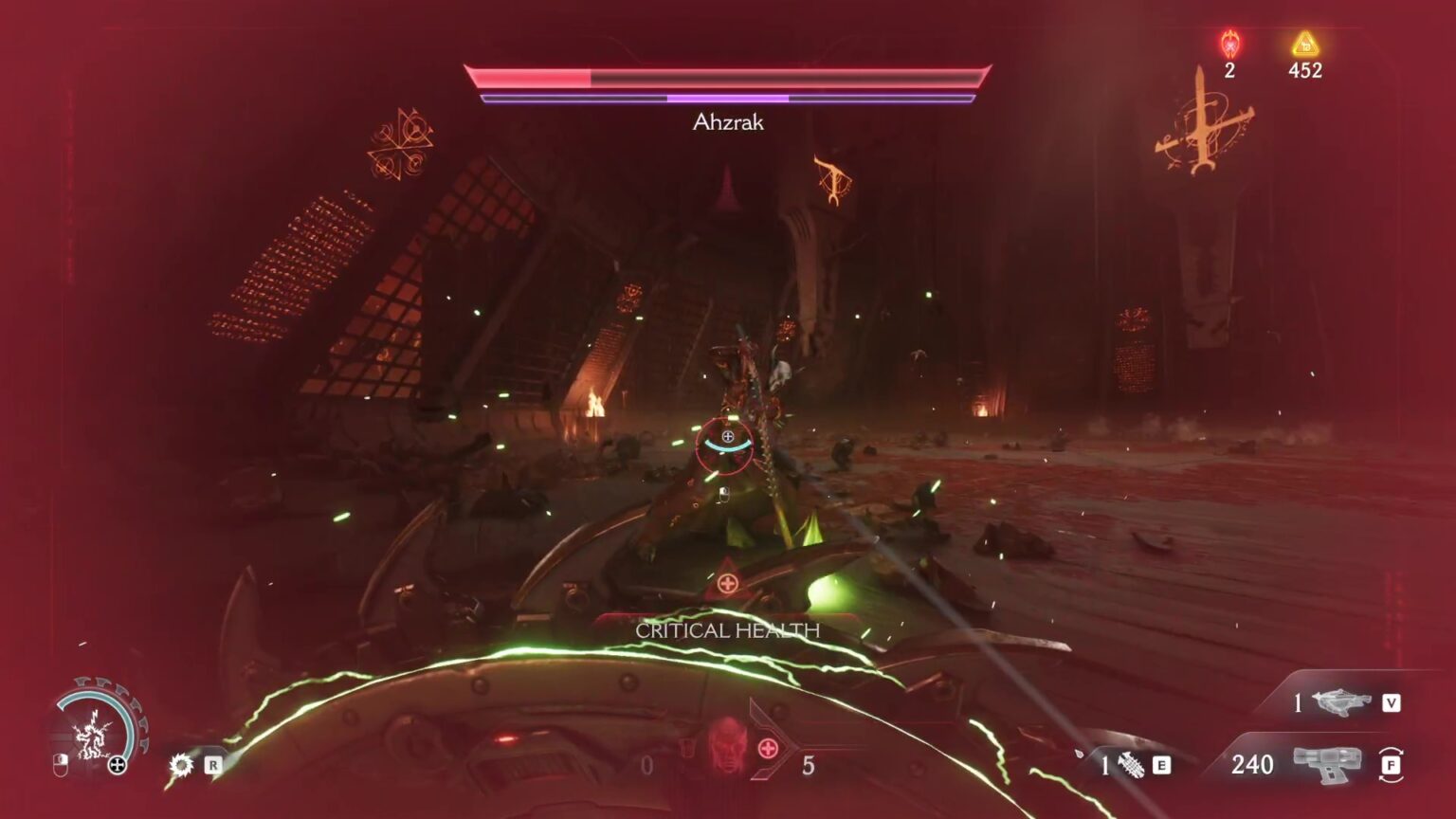Toggle the F reload indicator on the flamer
The height and width of the screenshot is (819, 1456).
[x=1391, y=763]
